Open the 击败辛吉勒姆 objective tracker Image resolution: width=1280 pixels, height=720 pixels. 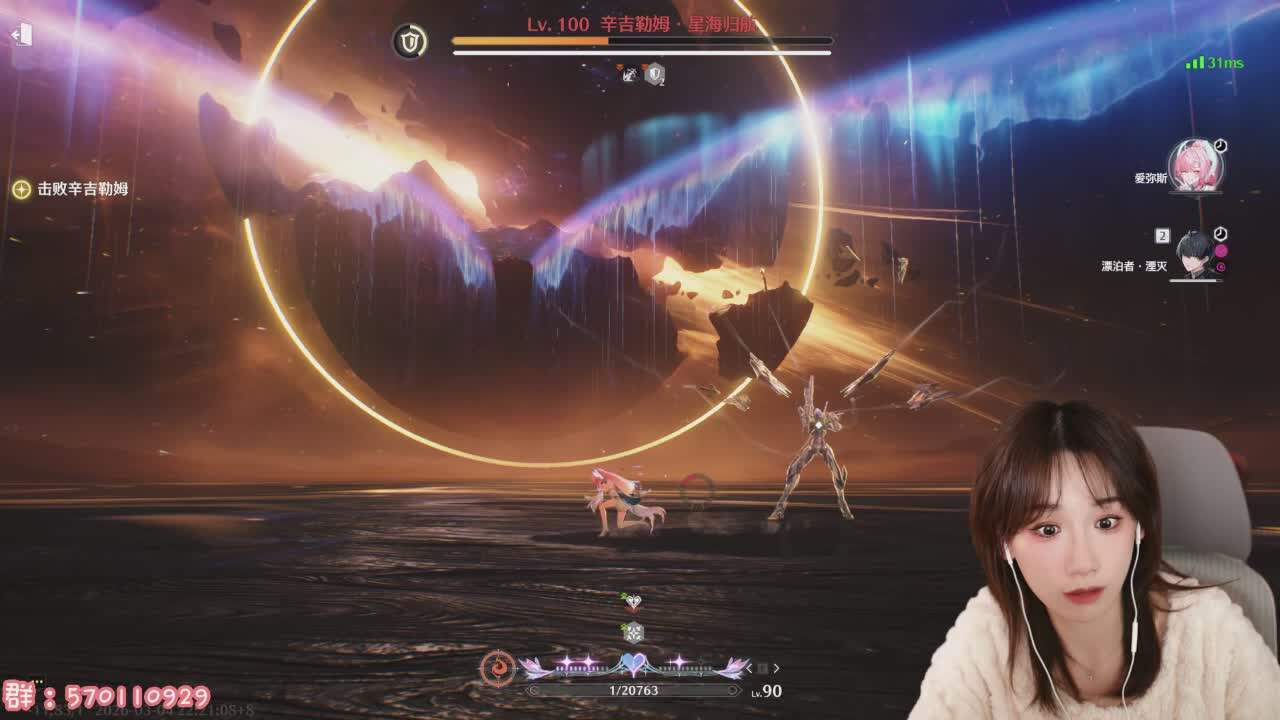[x=70, y=189]
